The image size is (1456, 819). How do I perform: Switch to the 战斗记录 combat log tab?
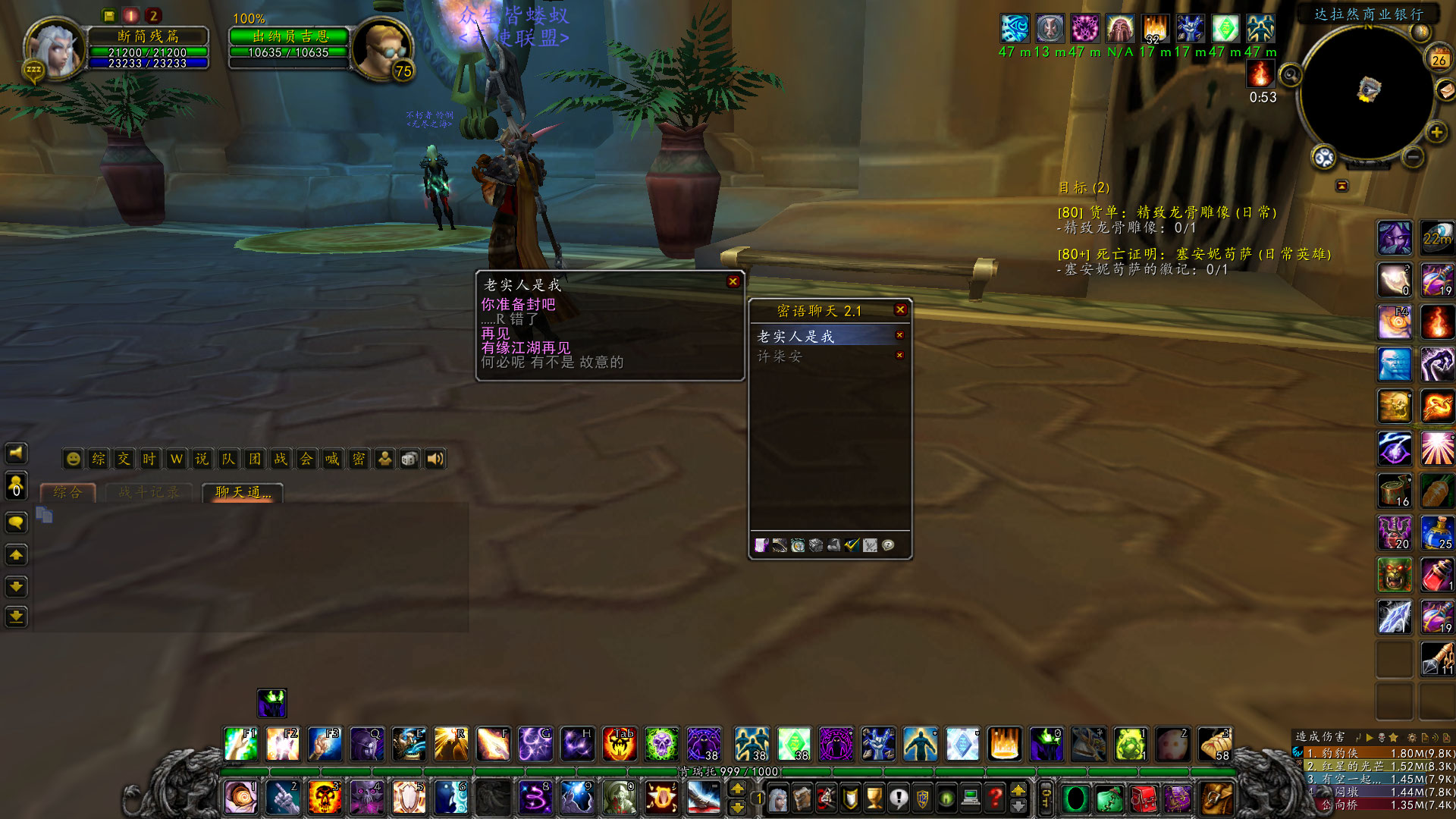pyautogui.click(x=149, y=491)
